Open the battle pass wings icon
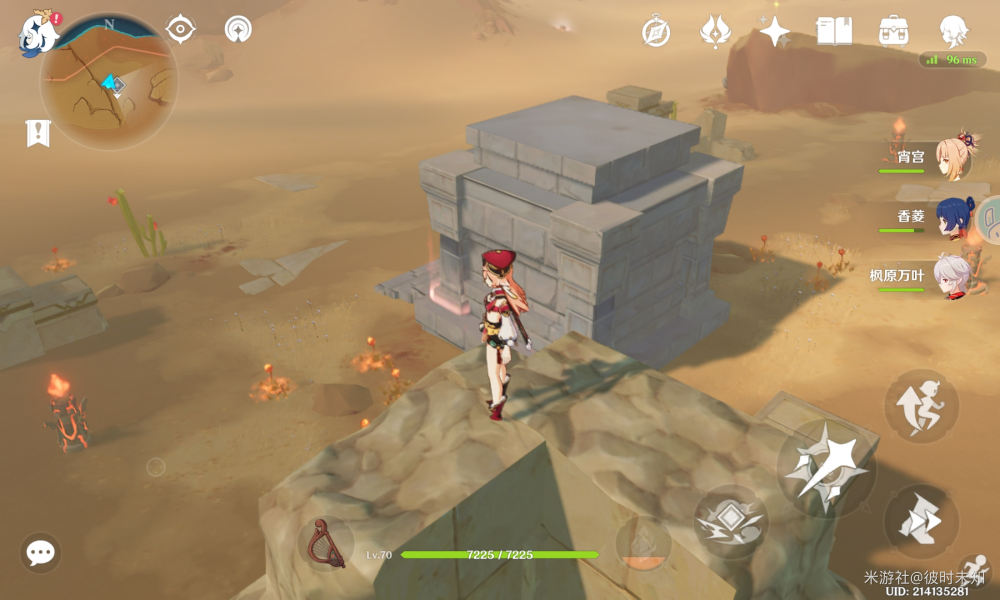The image size is (1000, 600). click(715, 31)
